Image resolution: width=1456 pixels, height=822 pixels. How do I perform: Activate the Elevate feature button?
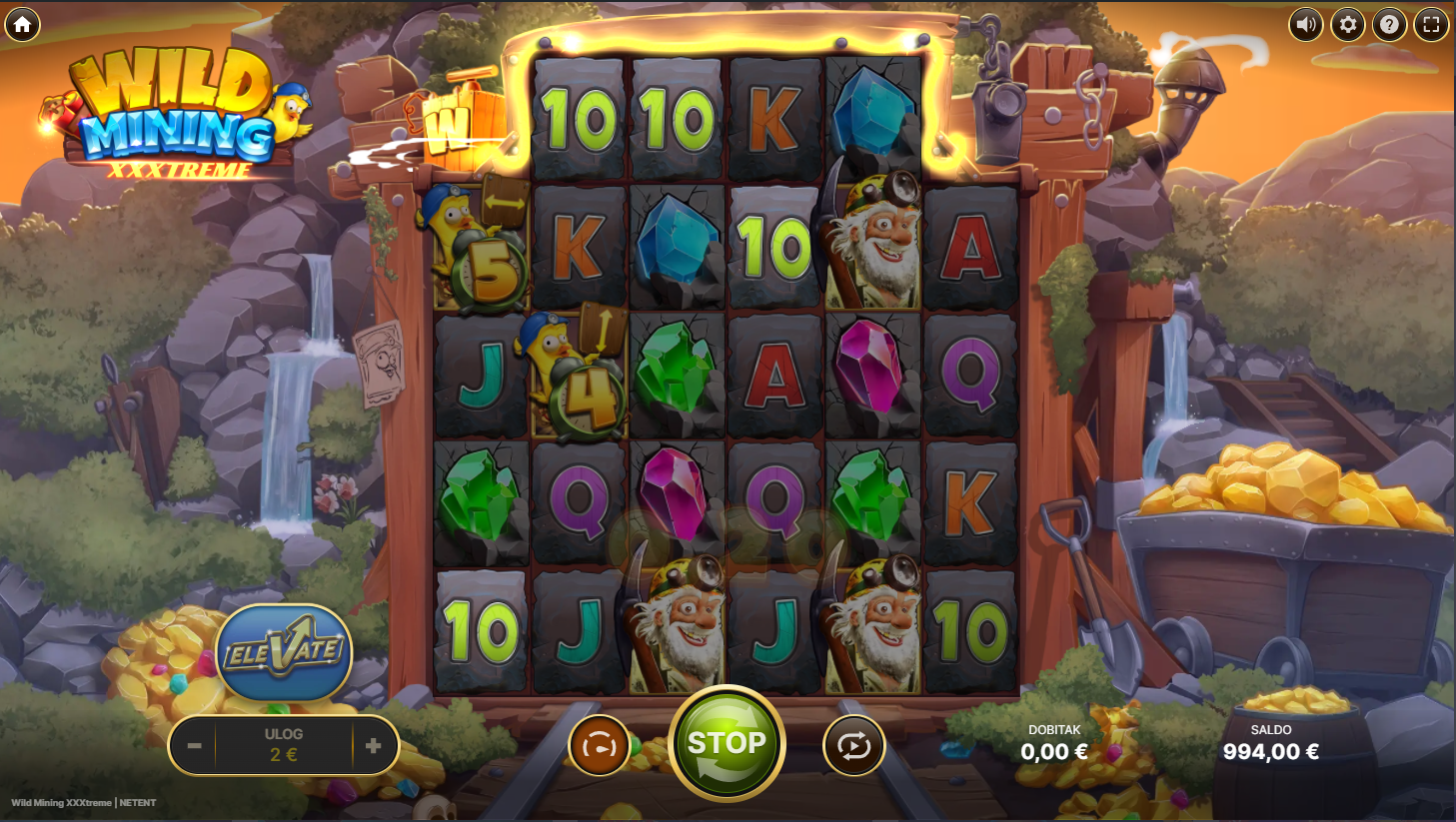click(x=285, y=652)
